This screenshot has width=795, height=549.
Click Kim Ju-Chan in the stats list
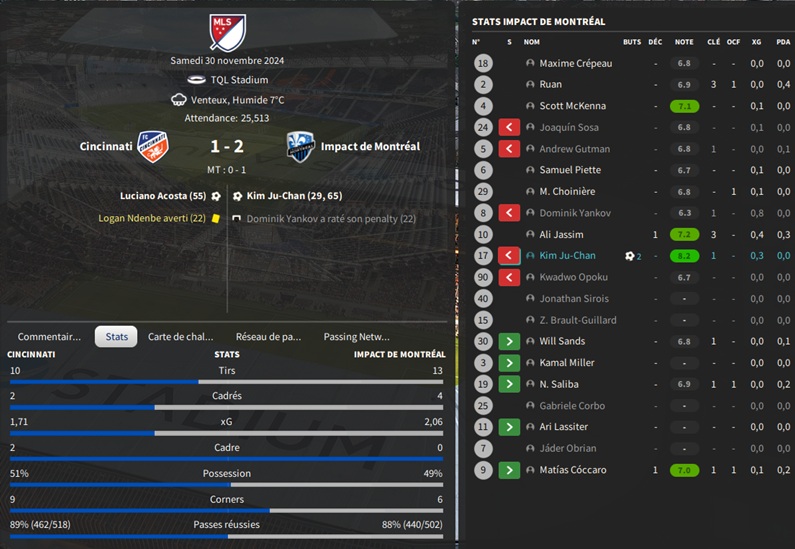[567, 256]
